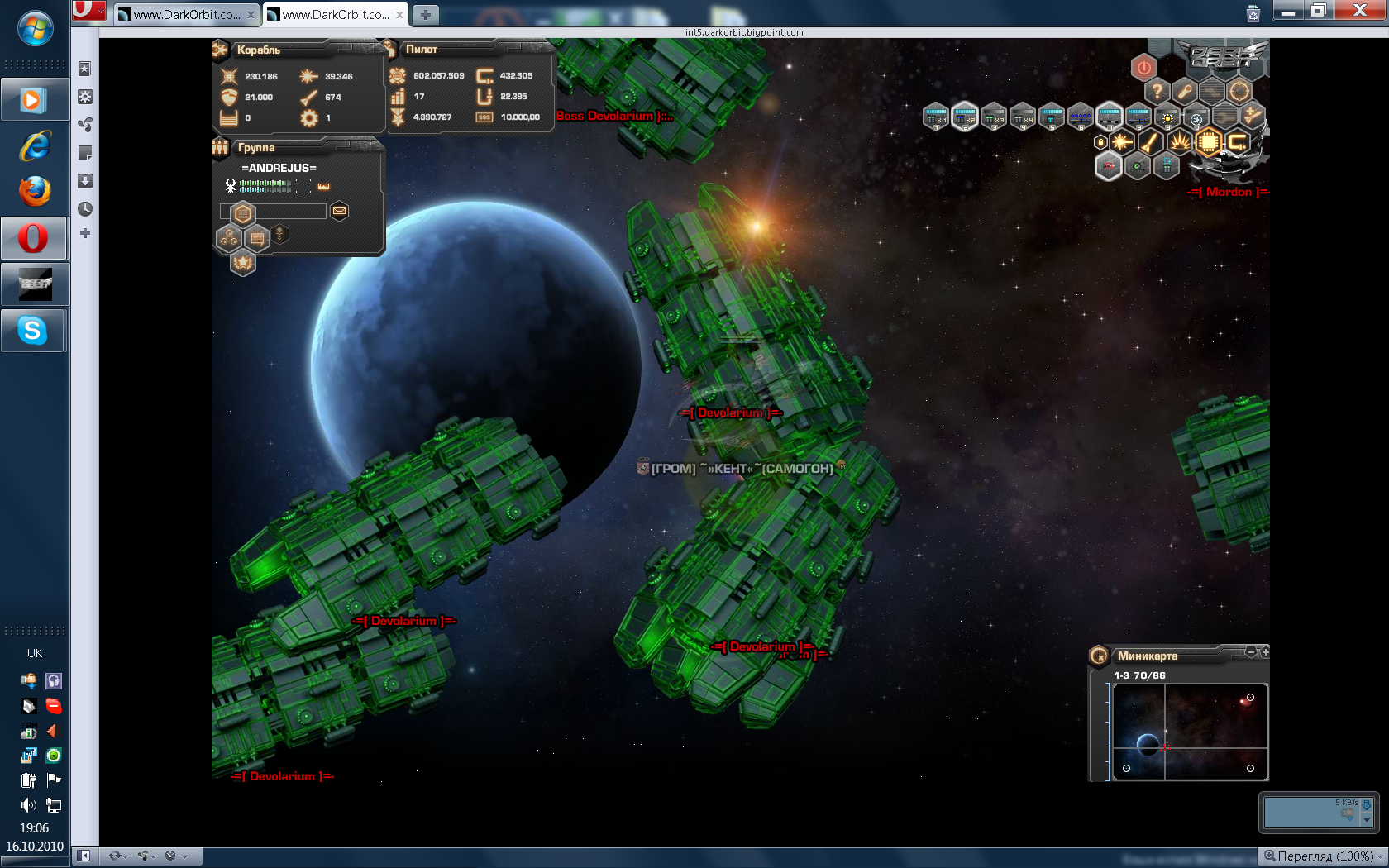Zoom in the minimap with plus
Viewport: 1389px width, 868px height.
pos(1264,652)
